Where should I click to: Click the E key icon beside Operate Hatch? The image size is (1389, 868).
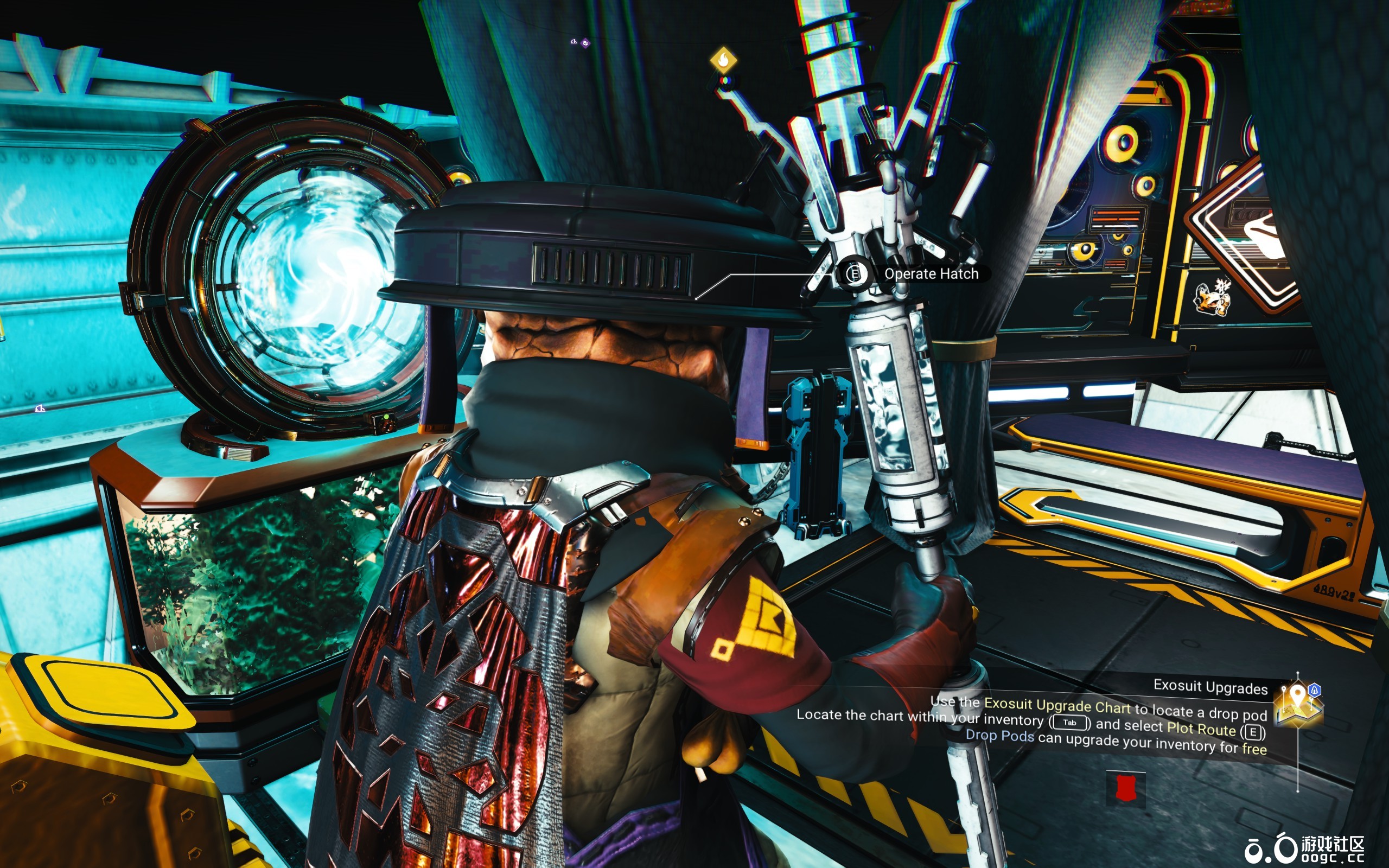tap(855, 274)
